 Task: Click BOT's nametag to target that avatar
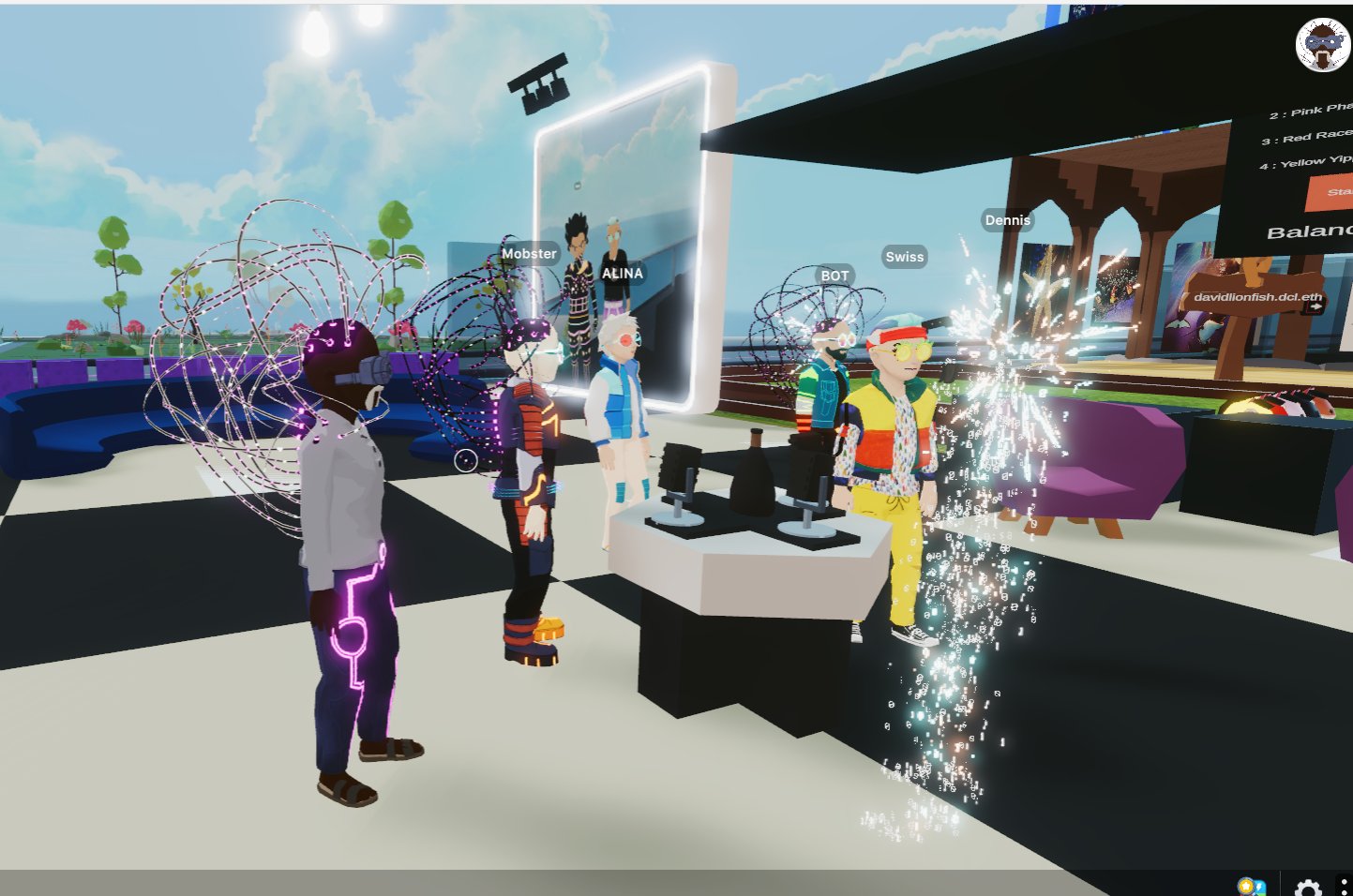[x=835, y=275]
